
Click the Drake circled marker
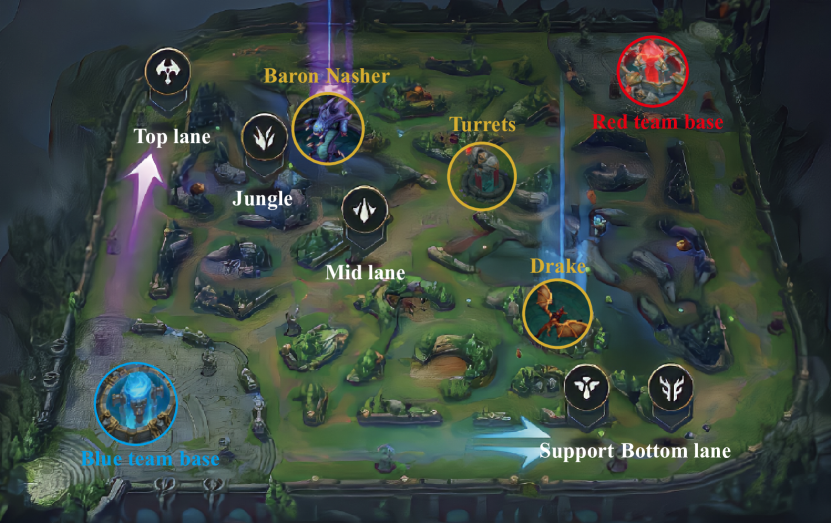[x=557, y=313]
